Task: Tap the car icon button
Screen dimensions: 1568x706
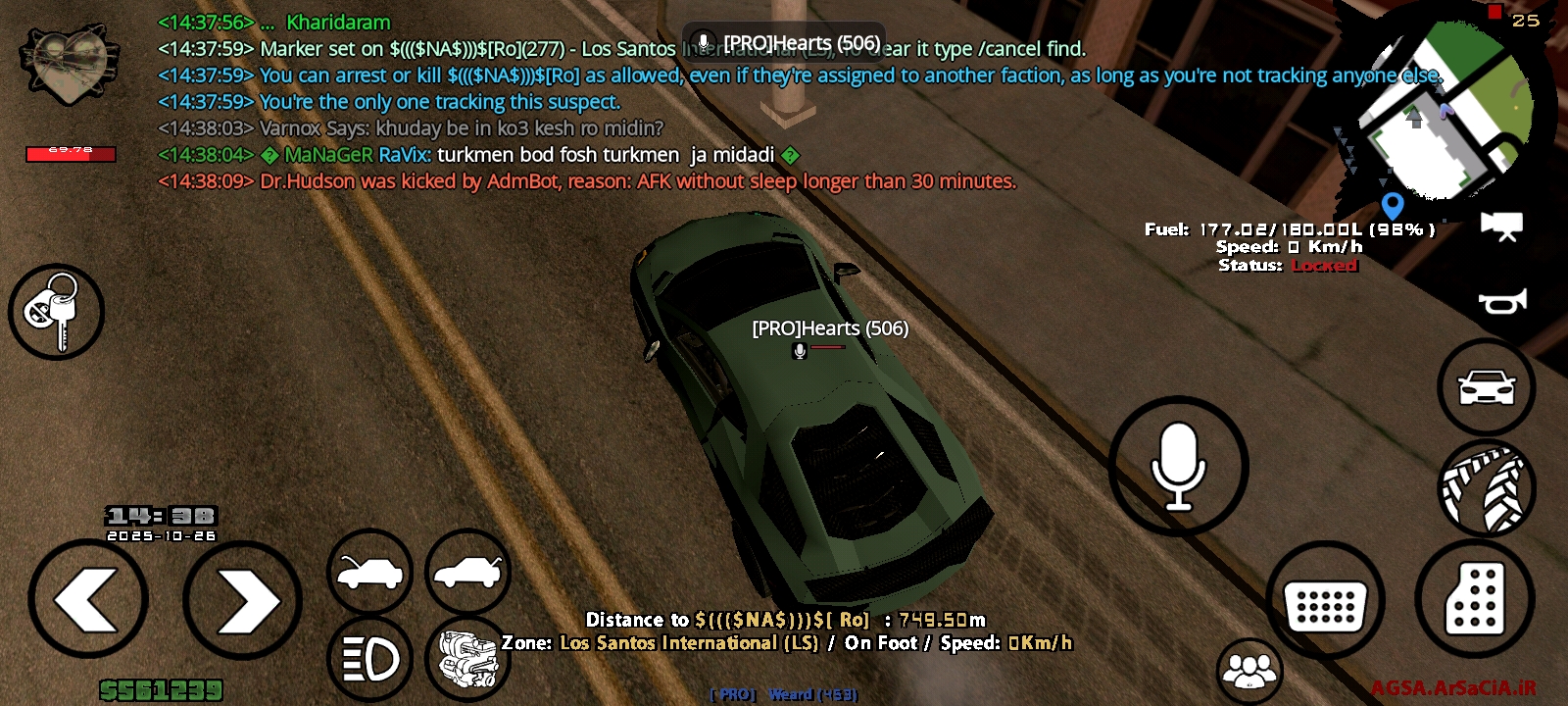Action: [1487, 387]
